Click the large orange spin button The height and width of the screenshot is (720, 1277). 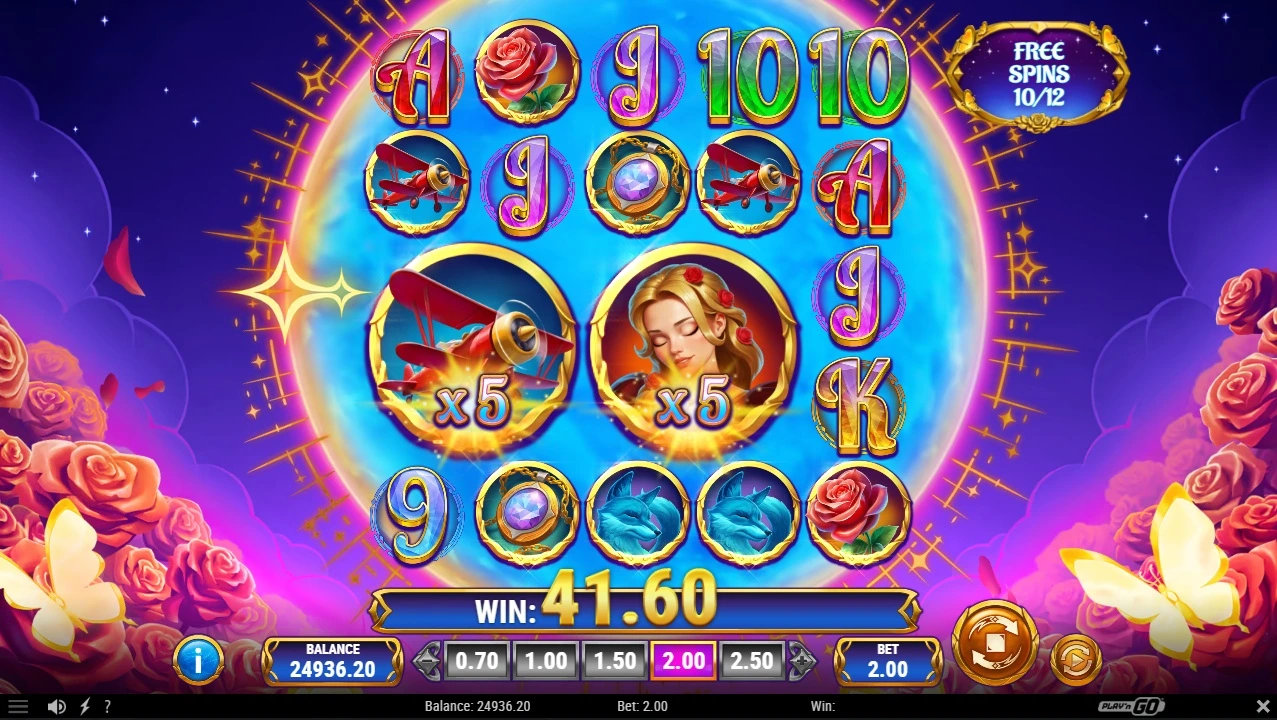pos(994,642)
